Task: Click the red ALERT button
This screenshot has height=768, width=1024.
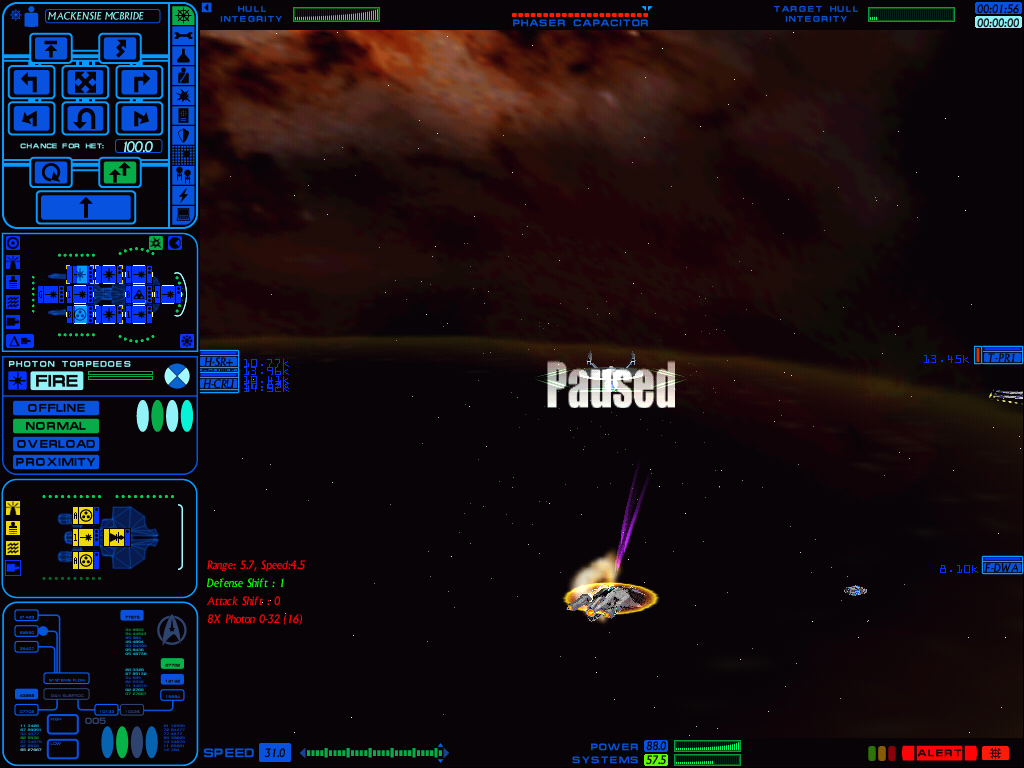Action: click(x=939, y=753)
